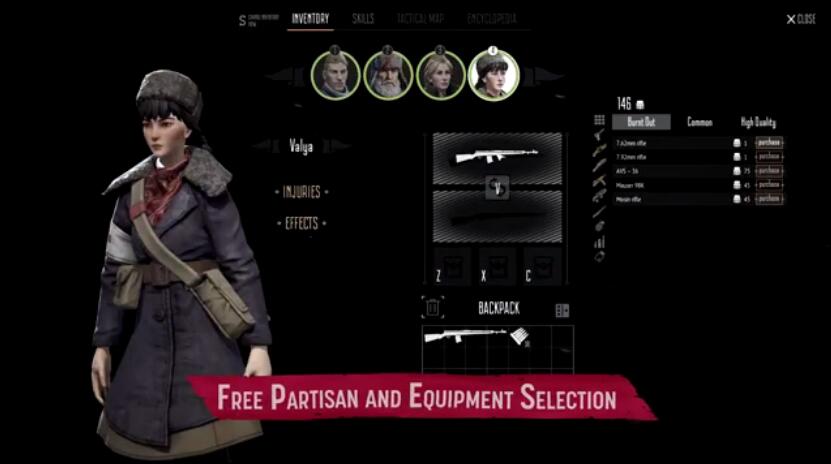This screenshot has width=831, height=464.
Task: Expand the Injuries section
Action: point(301,191)
